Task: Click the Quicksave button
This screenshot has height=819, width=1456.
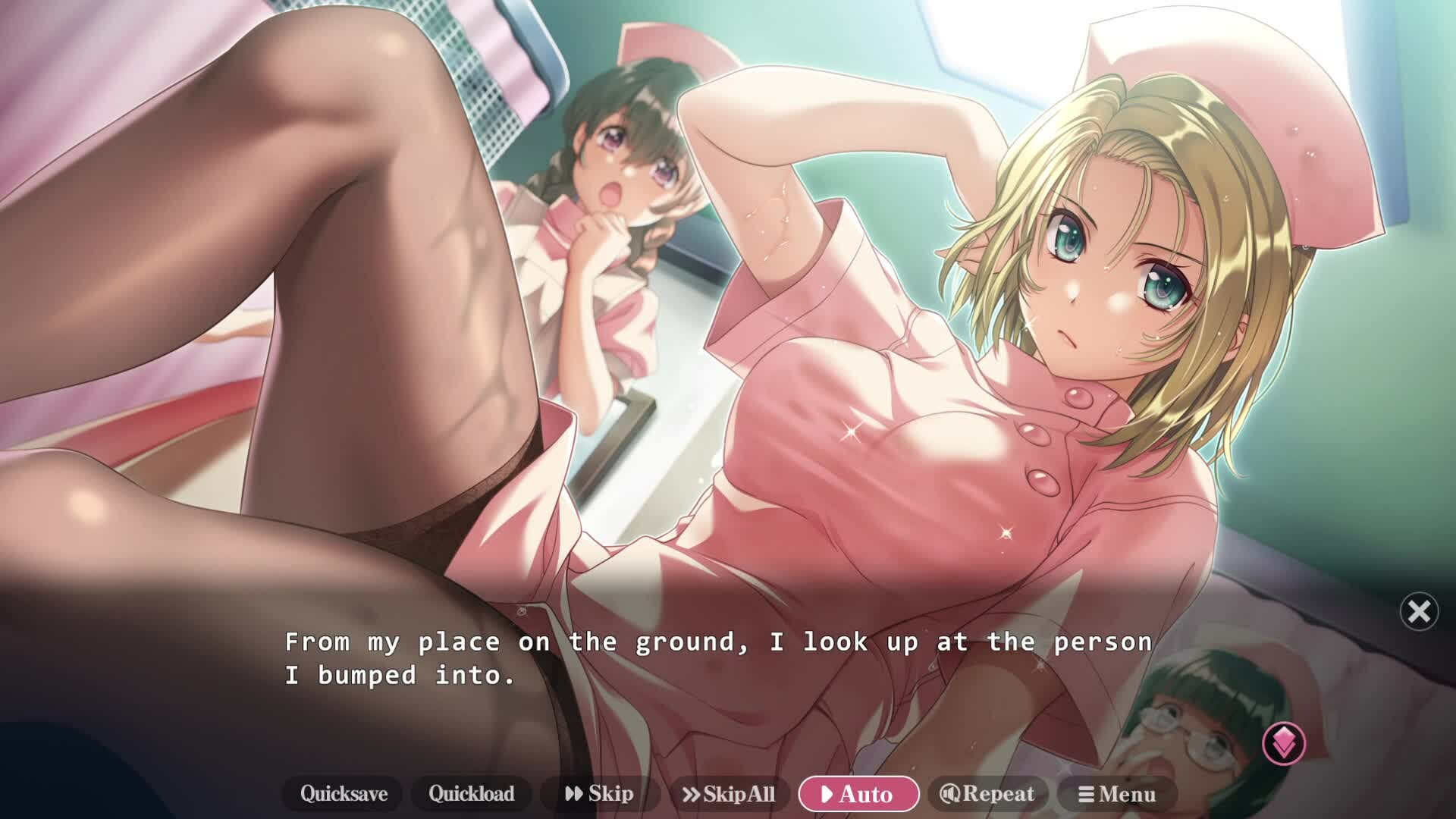Action: pyautogui.click(x=344, y=794)
